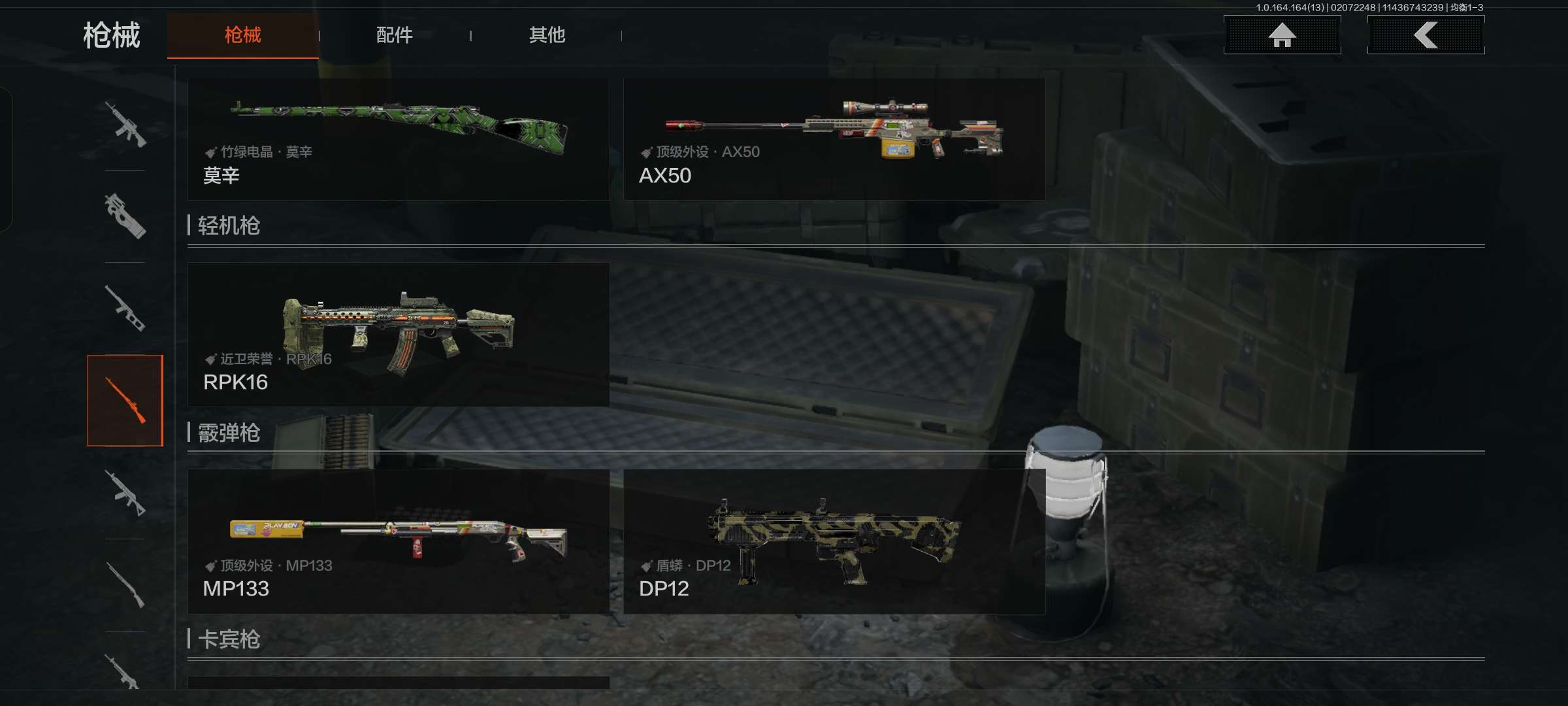Show the assault rifle category
The width and height of the screenshot is (1568, 706).
tap(125, 124)
